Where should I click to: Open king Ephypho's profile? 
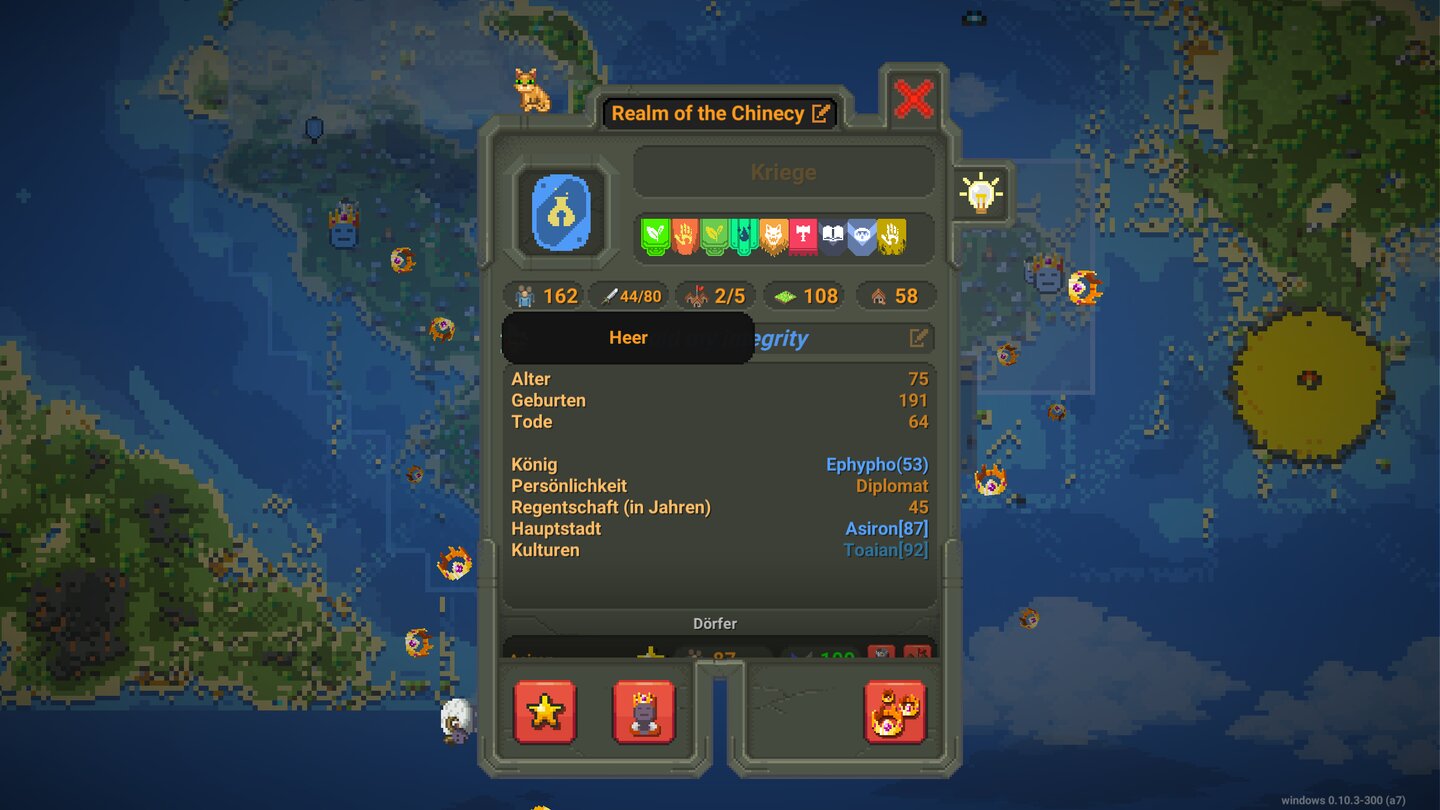point(878,464)
